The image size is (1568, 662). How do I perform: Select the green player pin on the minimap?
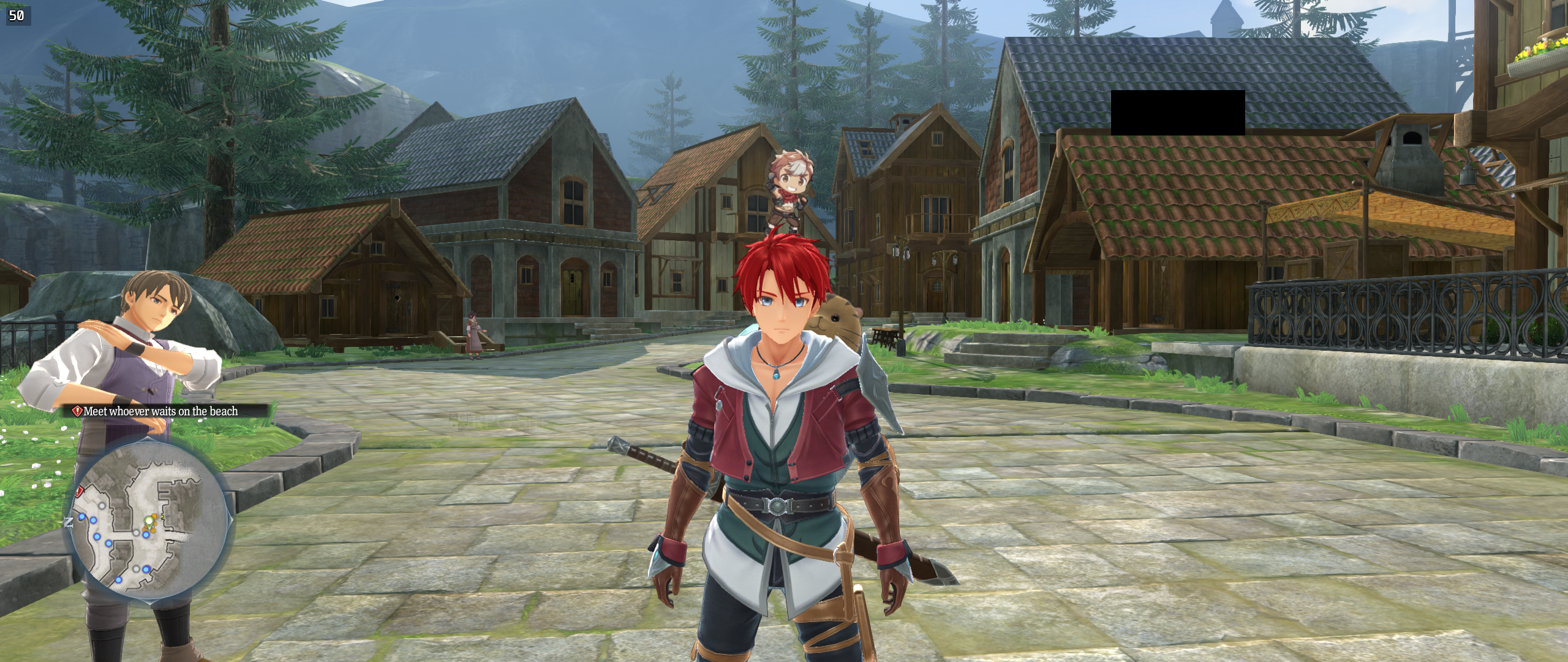148,523
